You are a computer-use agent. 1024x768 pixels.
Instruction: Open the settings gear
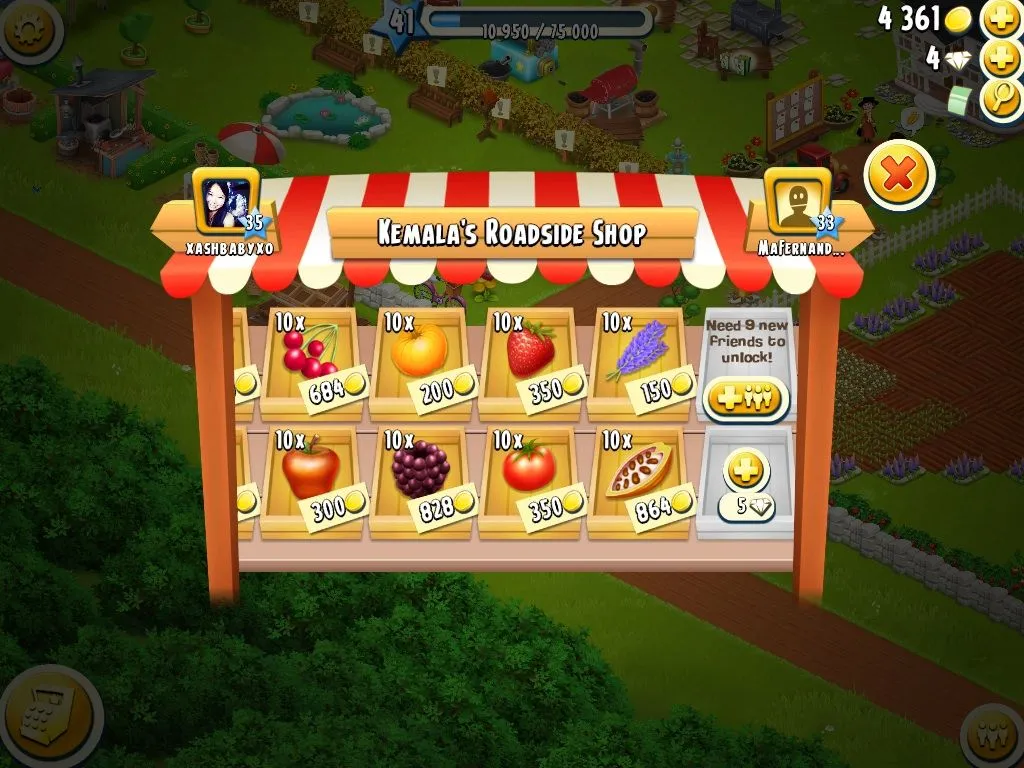27,27
